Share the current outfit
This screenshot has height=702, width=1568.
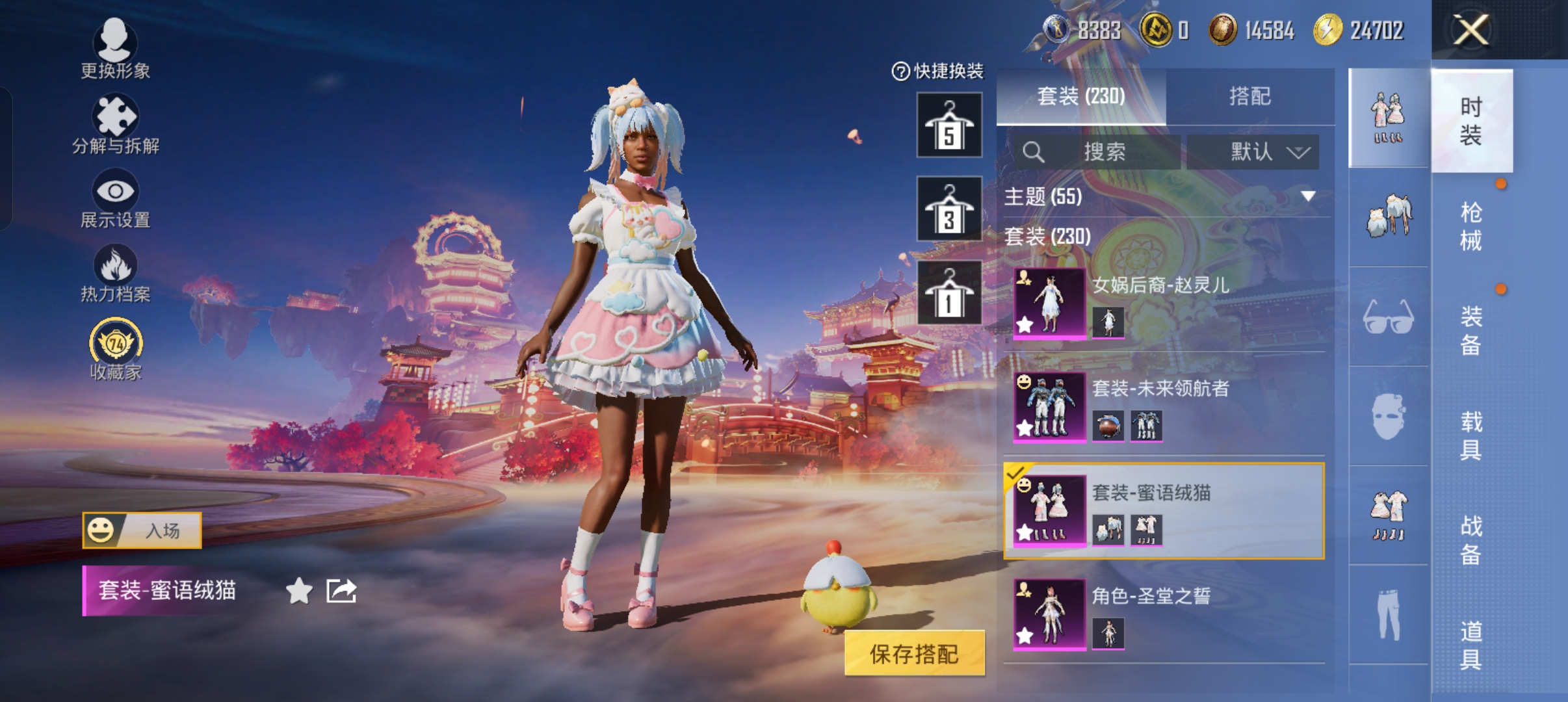[341, 591]
